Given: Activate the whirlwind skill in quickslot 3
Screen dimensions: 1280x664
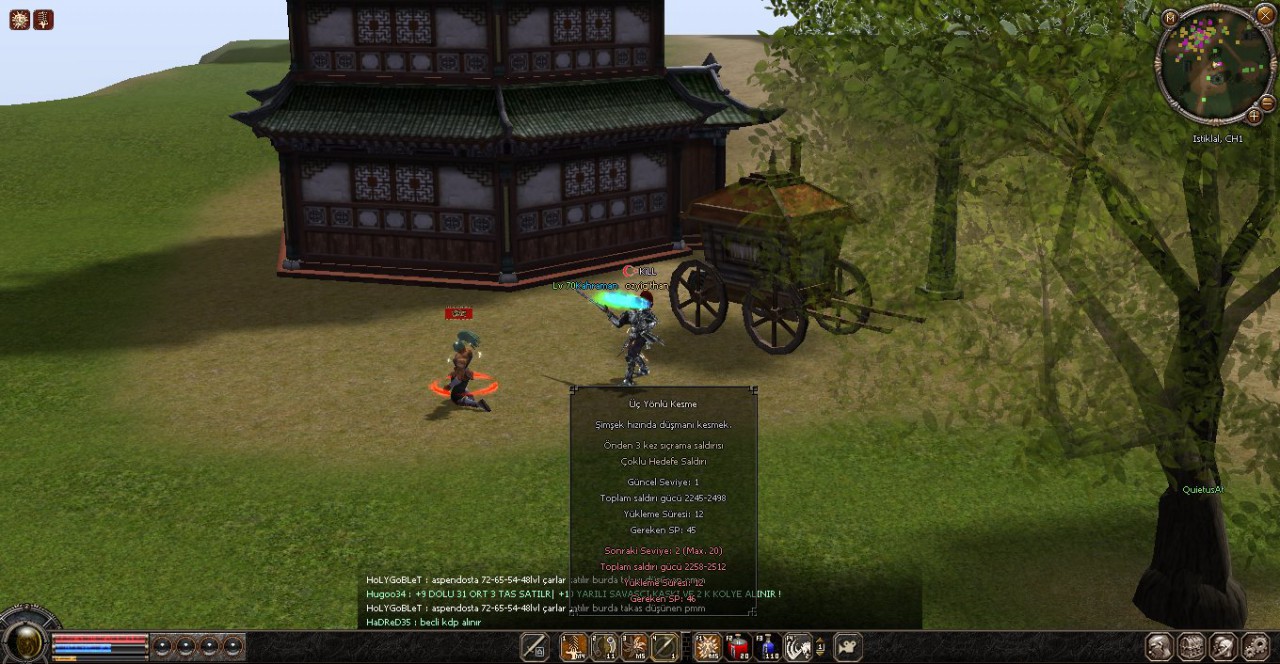Looking at the screenshot, I should tap(634, 647).
